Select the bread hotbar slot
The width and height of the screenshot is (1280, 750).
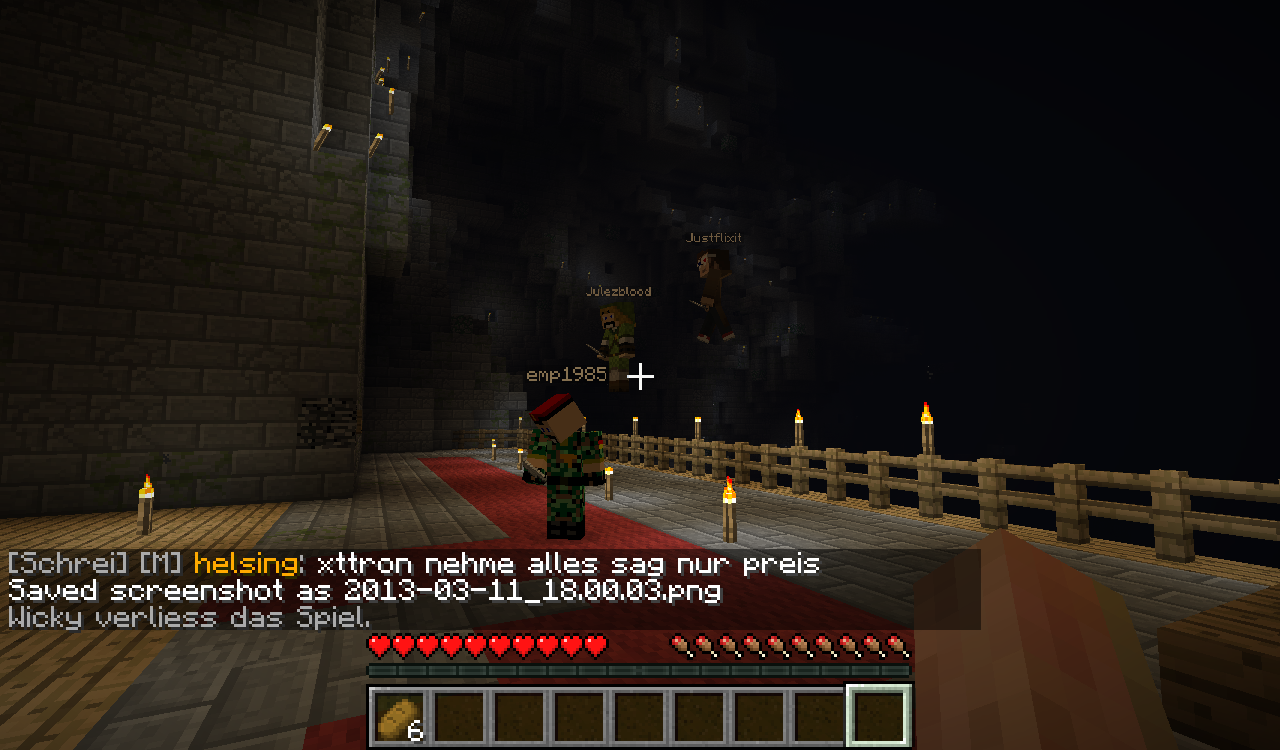coord(400,716)
